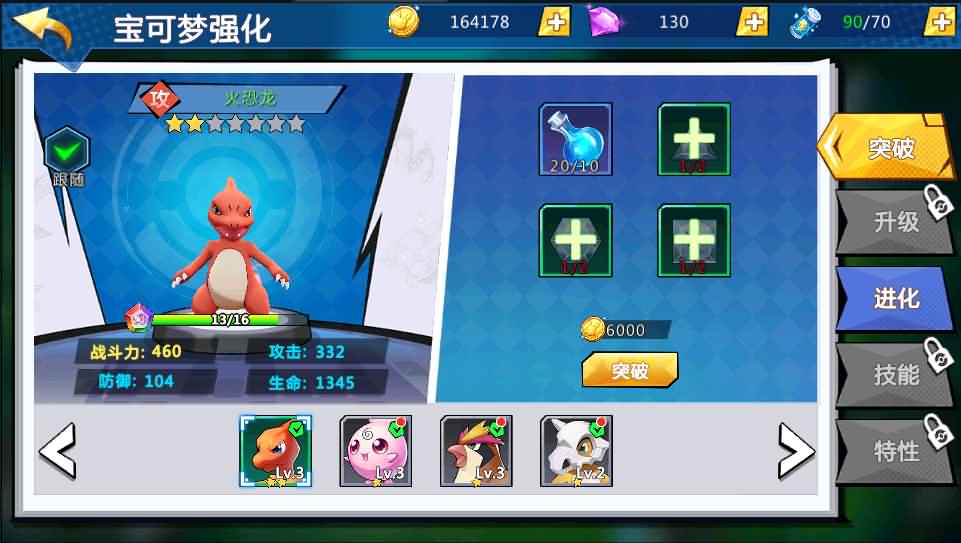
Task: Choose the pink Jigglypuff portrait
Action: click(x=375, y=451)
